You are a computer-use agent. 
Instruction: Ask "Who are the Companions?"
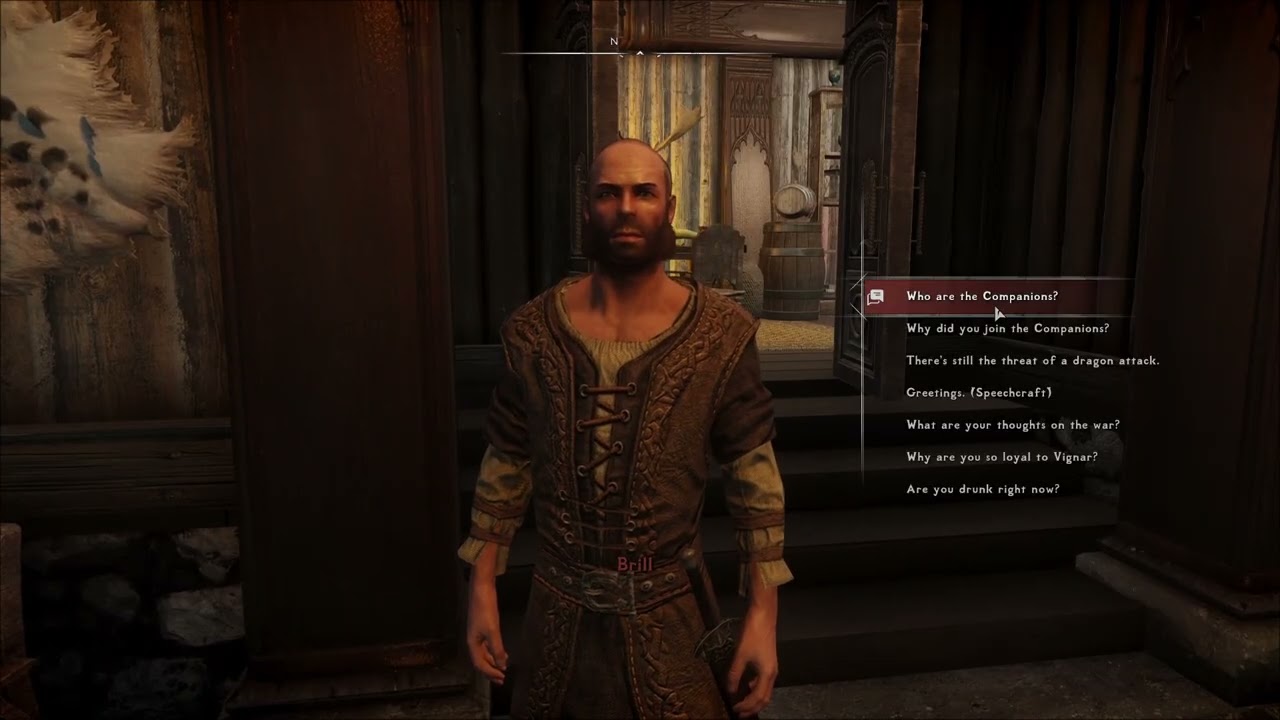(x=981, y=296)
